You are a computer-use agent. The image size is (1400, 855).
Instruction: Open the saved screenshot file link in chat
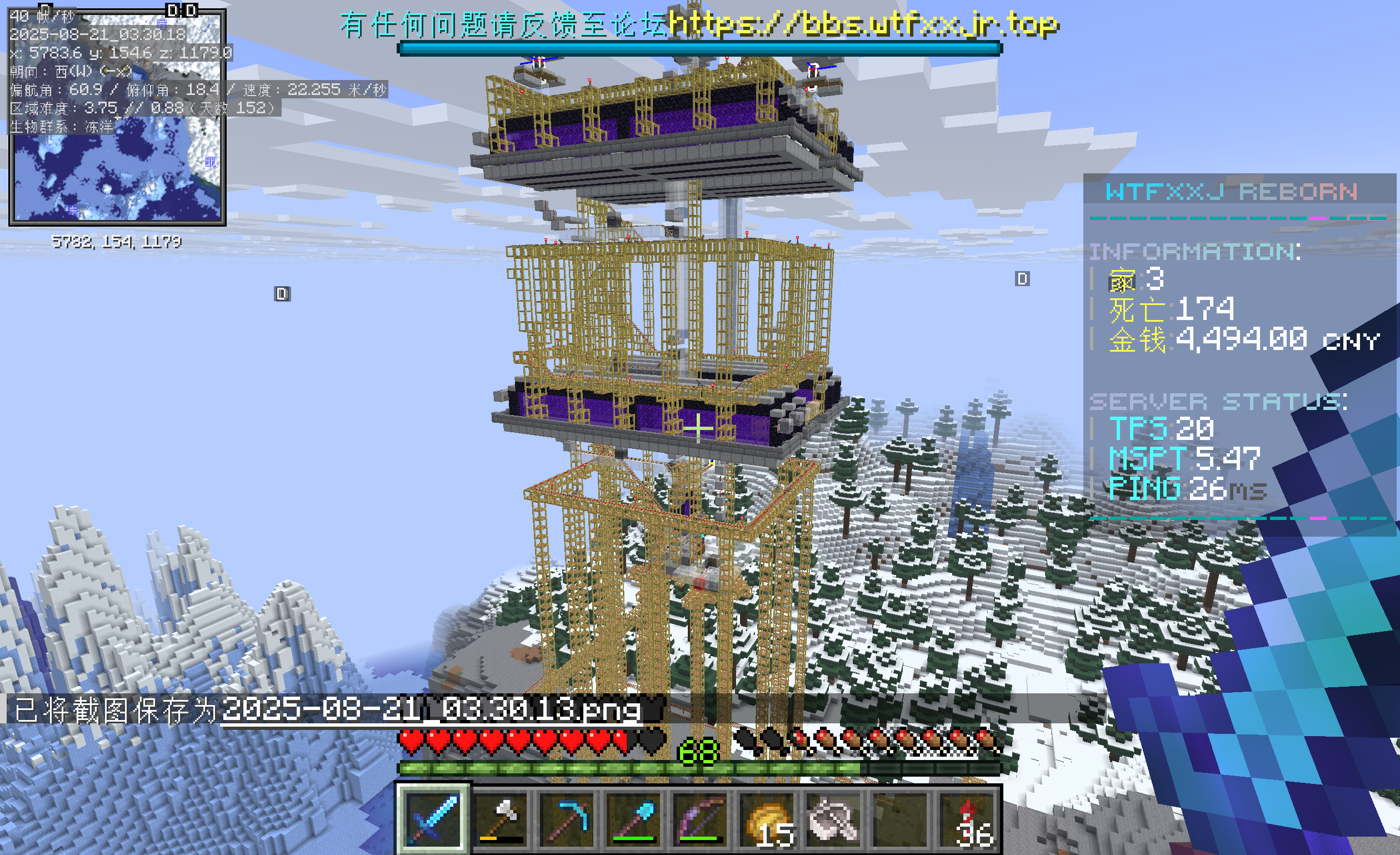[x=431, y=709]
